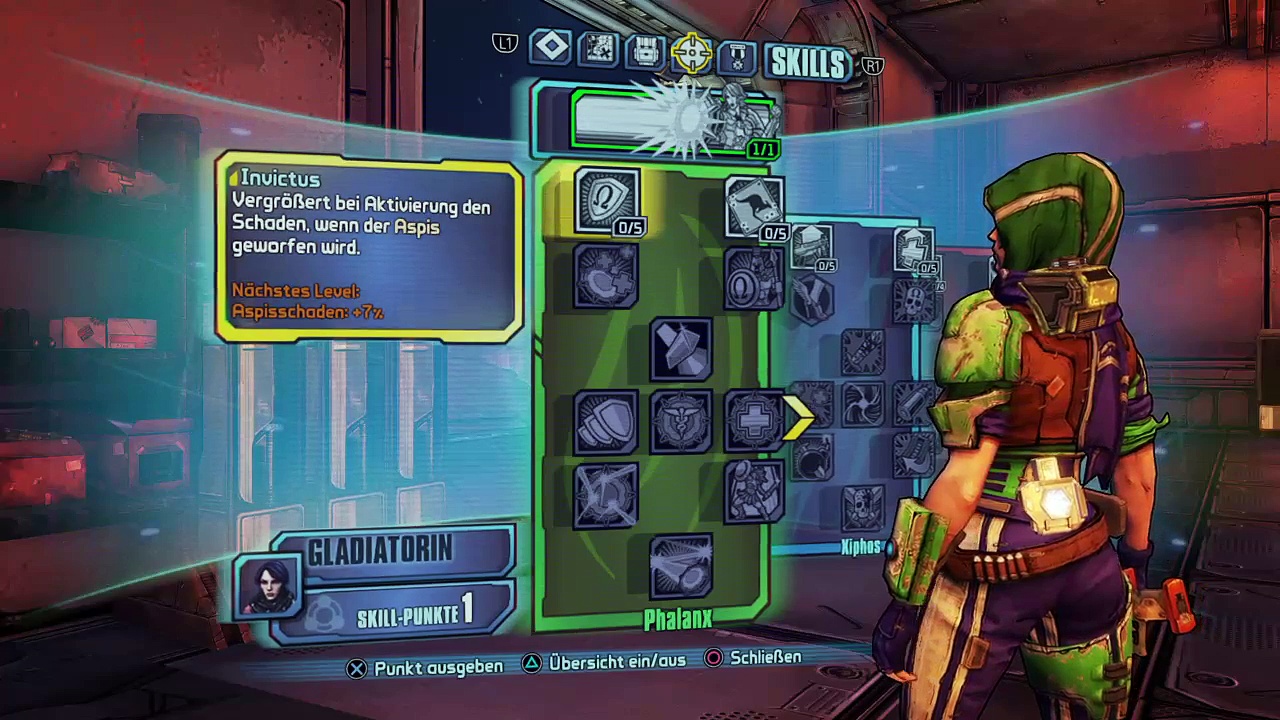
Task: Select the kangaroo skill icon
Action: [x=752, y=205]
